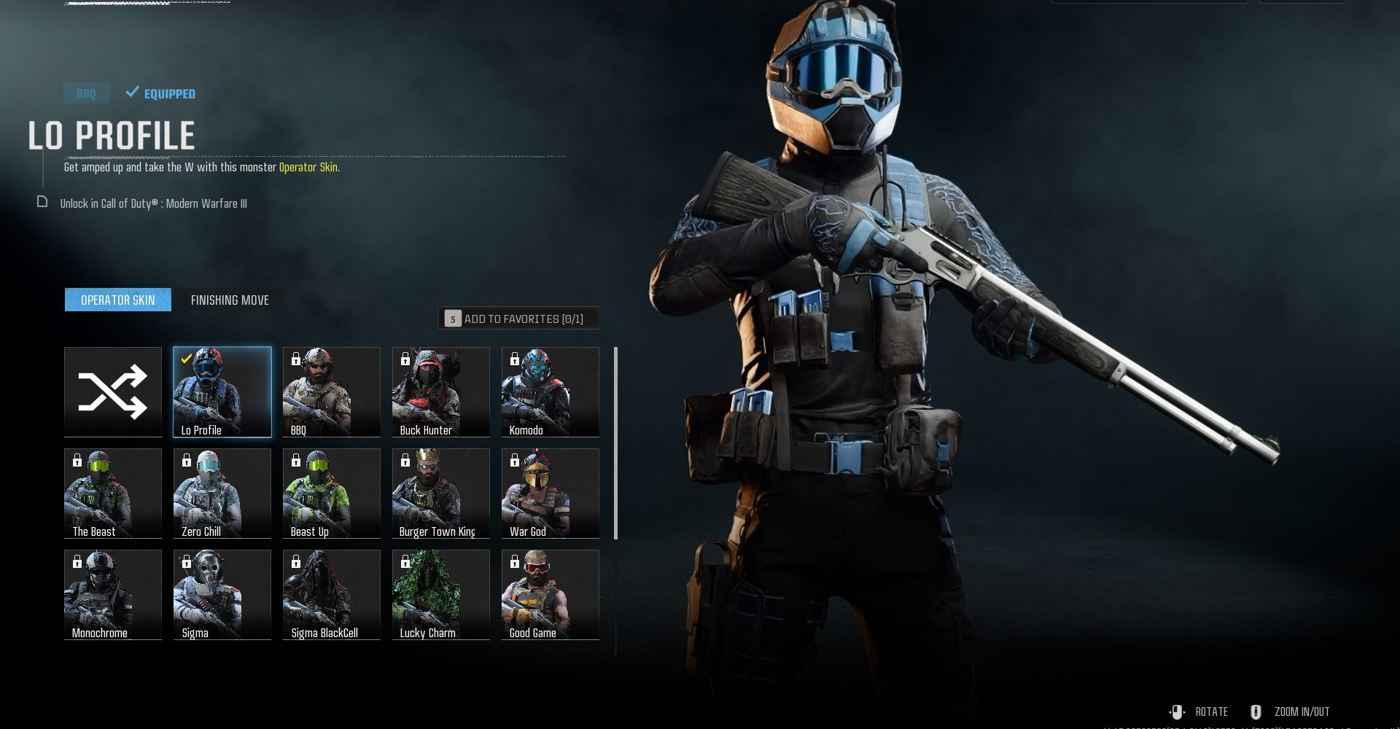Select the locked BBQ skin tile

pyautogui.click(x=331, y=392)
